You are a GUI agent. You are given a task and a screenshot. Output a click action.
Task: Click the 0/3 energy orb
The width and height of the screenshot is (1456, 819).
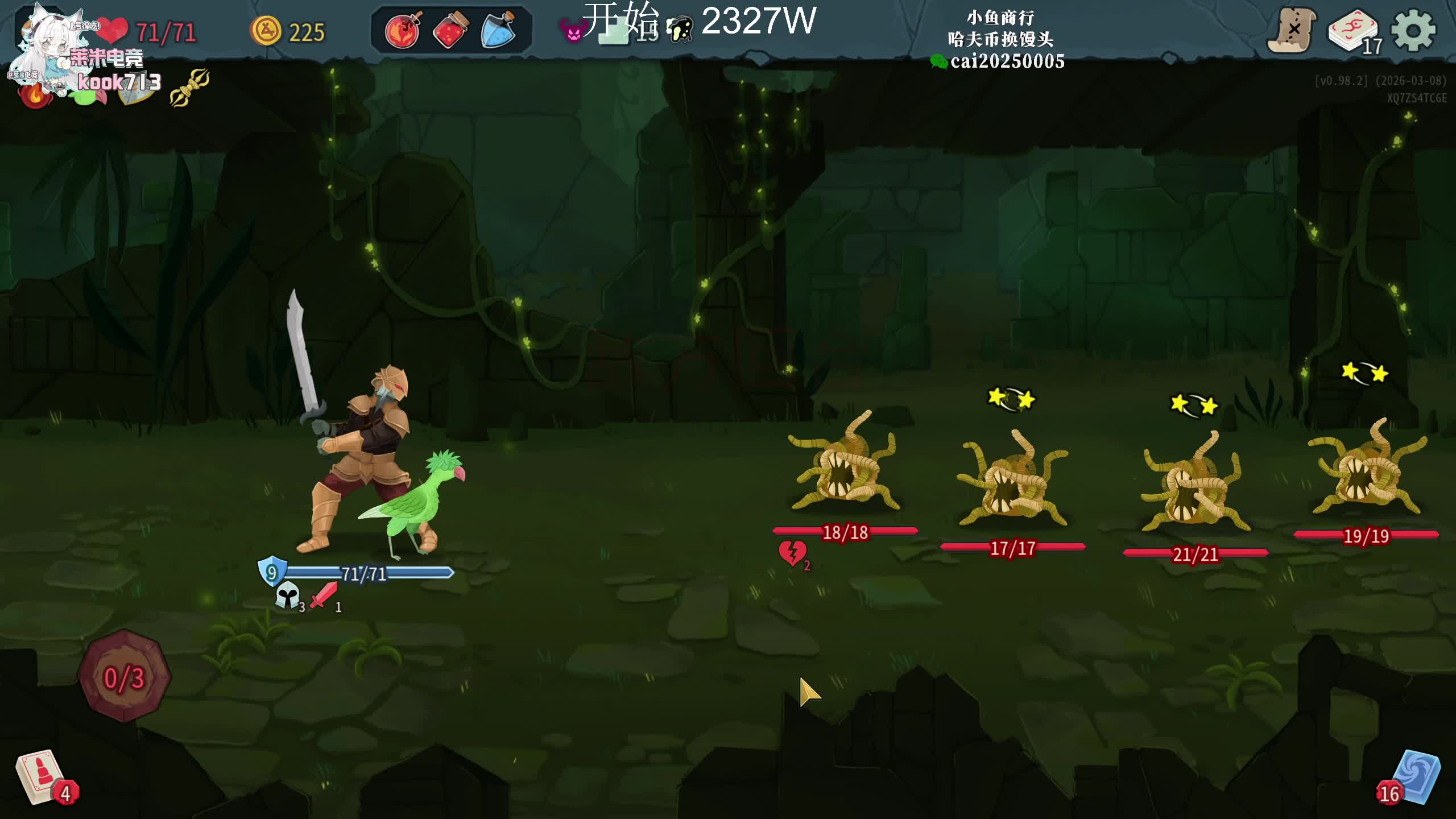click(x=124, y=677)
